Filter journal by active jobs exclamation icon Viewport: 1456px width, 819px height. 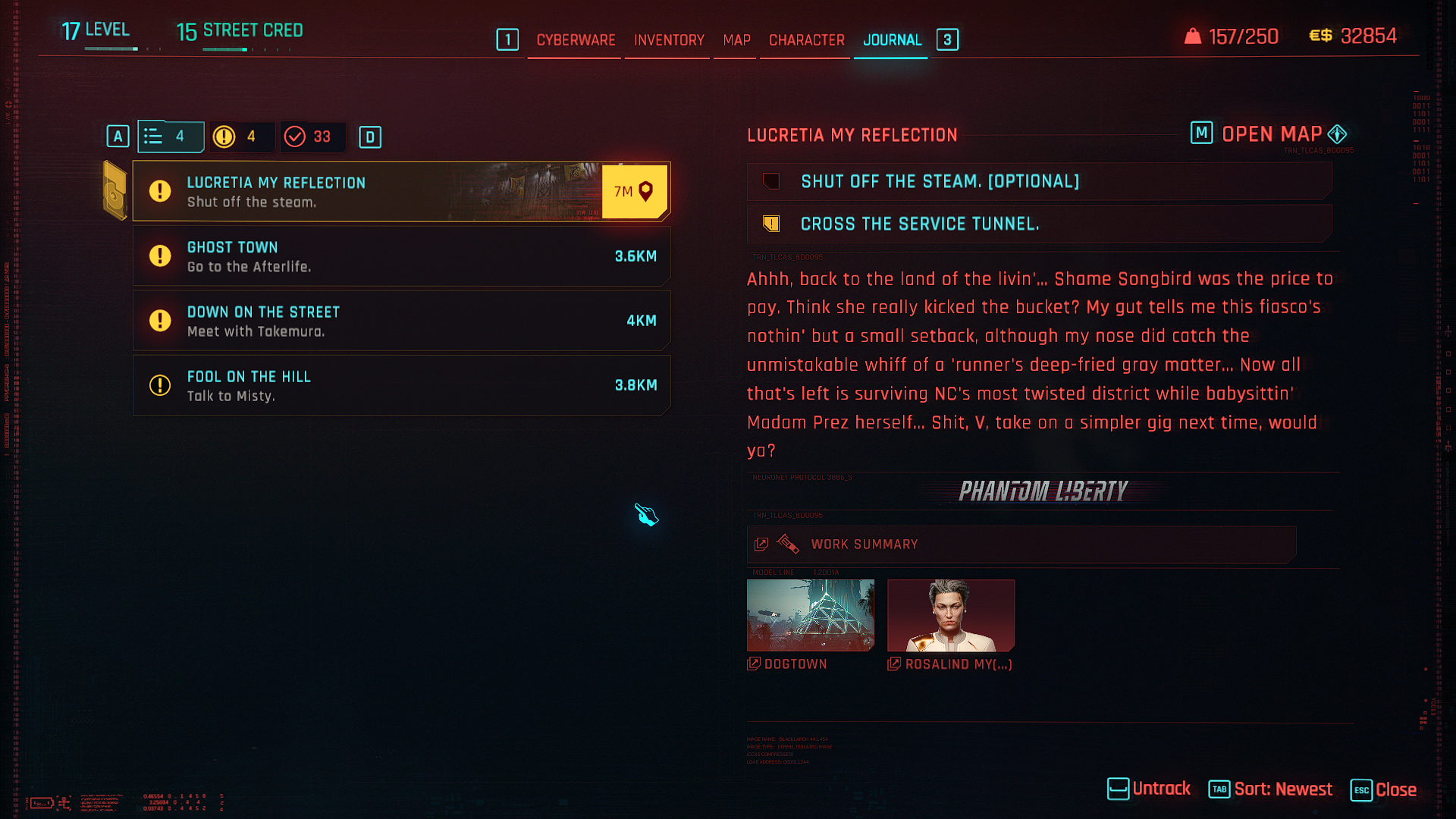coord(239,136)
